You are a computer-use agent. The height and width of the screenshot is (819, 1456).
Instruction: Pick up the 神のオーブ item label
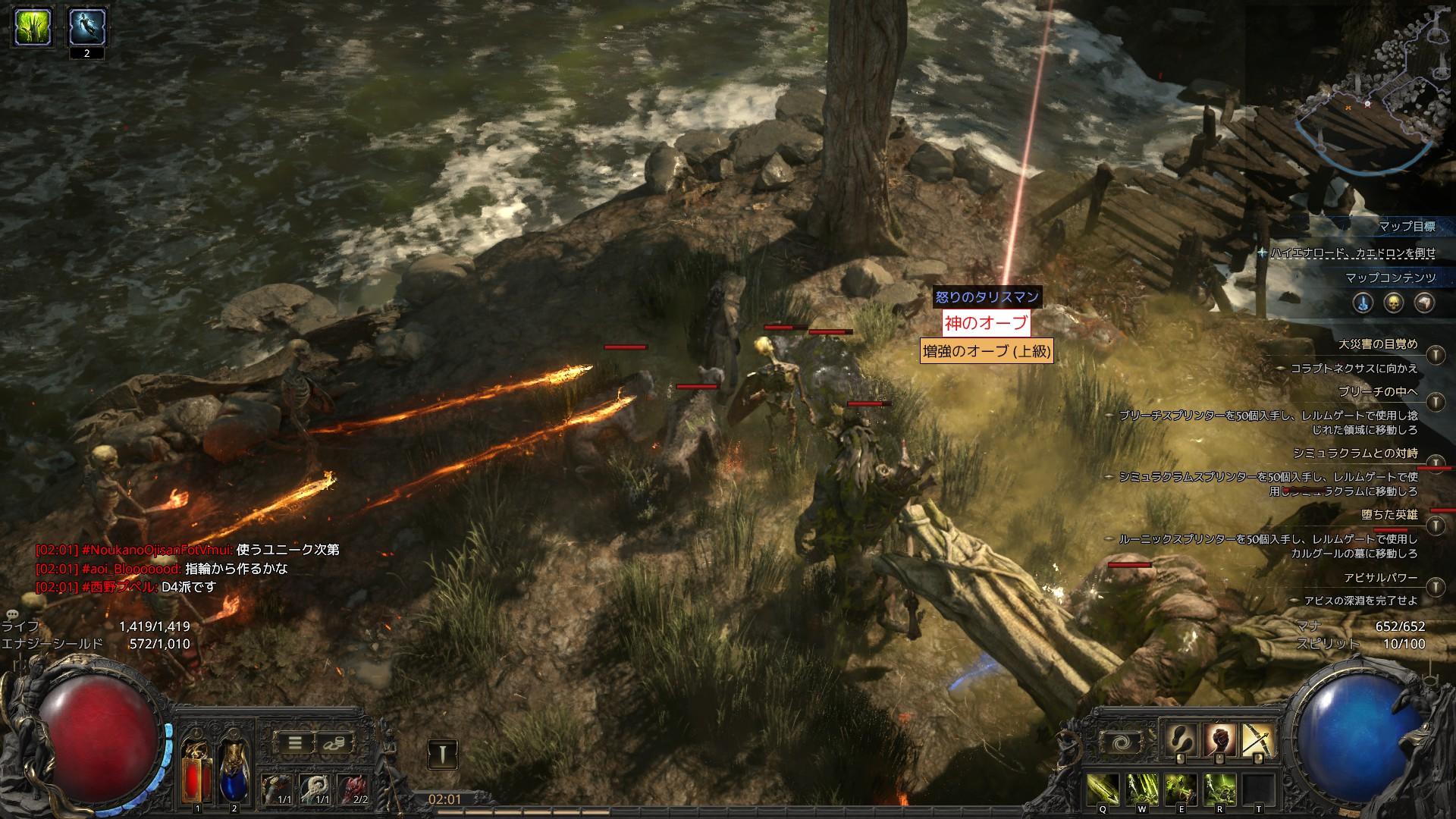tap(986, 323)
